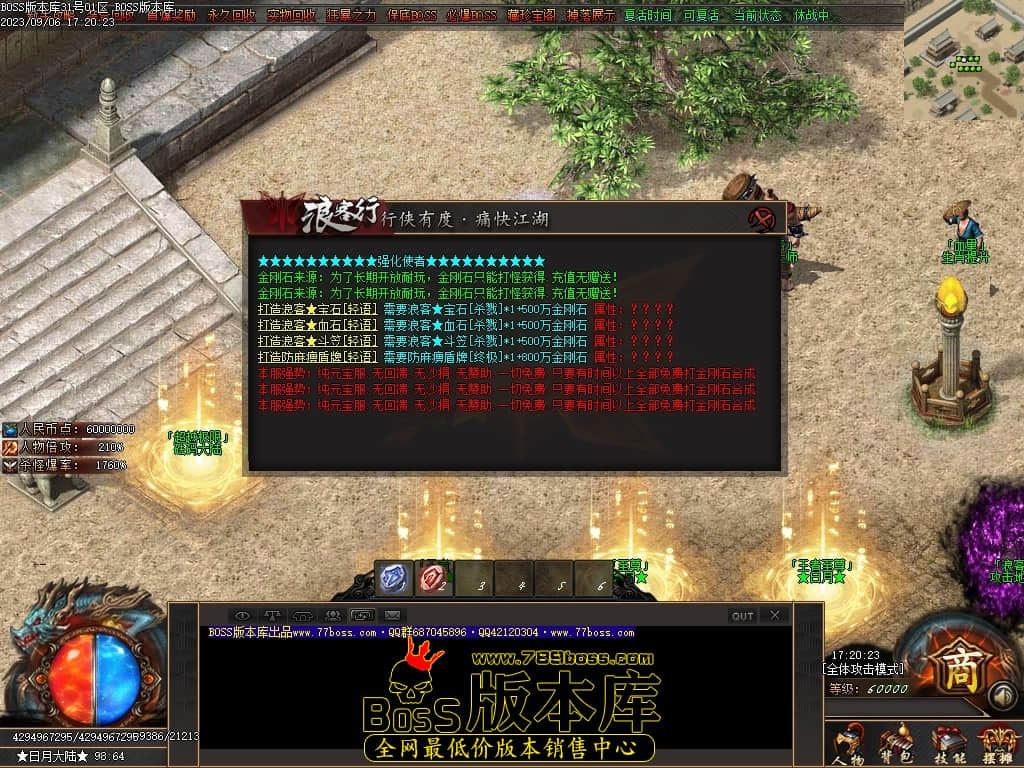Select 狂暴之力 in the top bar
Viewport: 1024px width, 768px height.
point(351,15)
